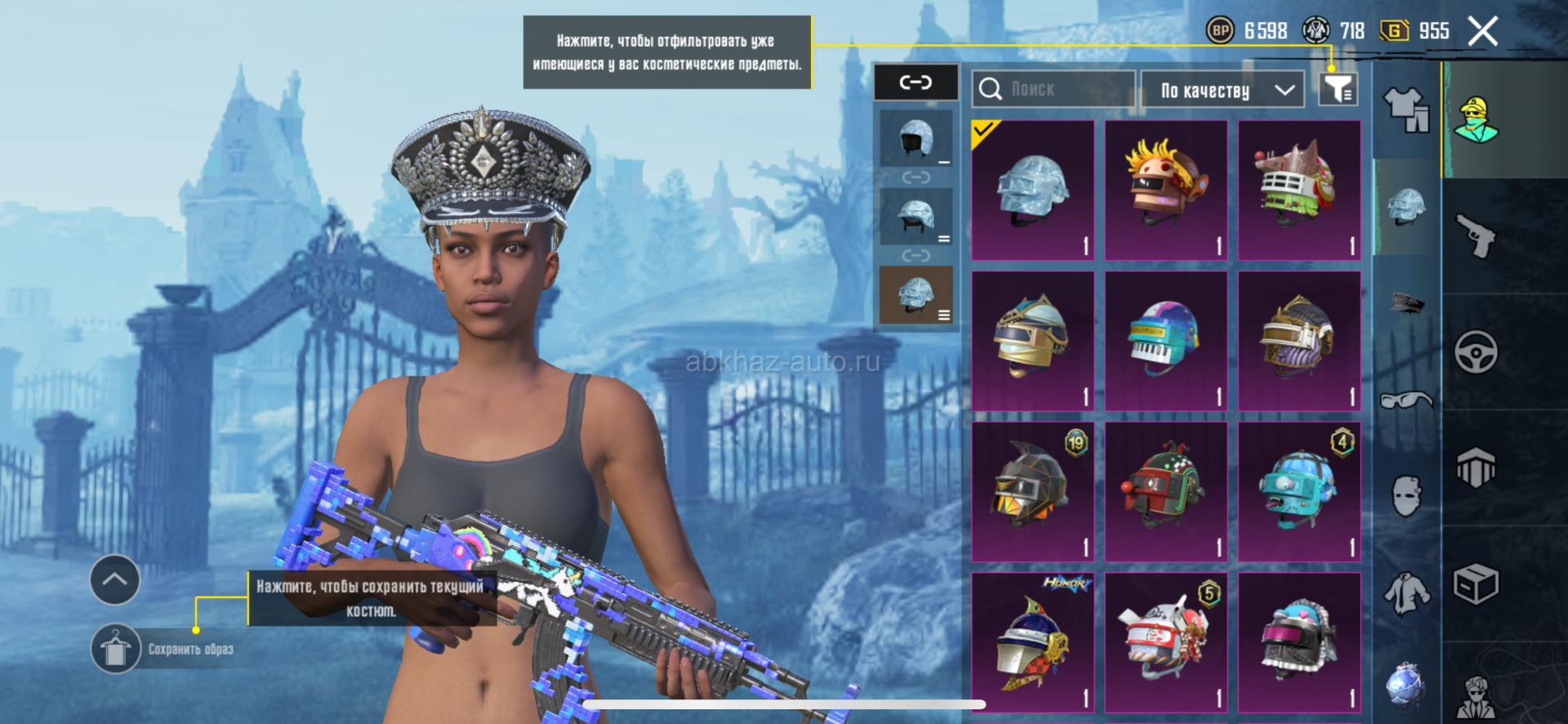Open the crate box category tab

point(1476,583)
